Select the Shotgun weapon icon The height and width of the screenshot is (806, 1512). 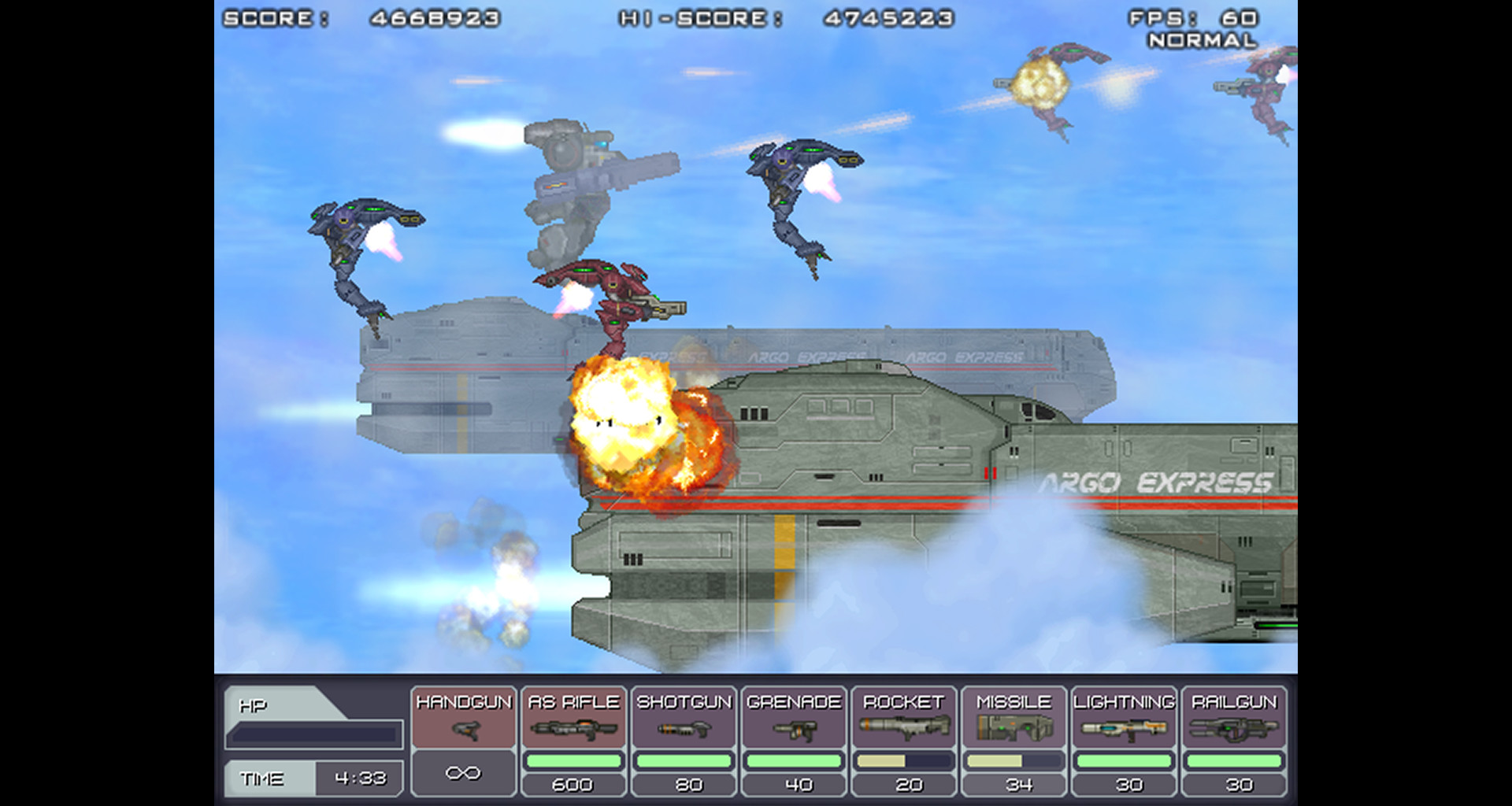coord(684,732)
